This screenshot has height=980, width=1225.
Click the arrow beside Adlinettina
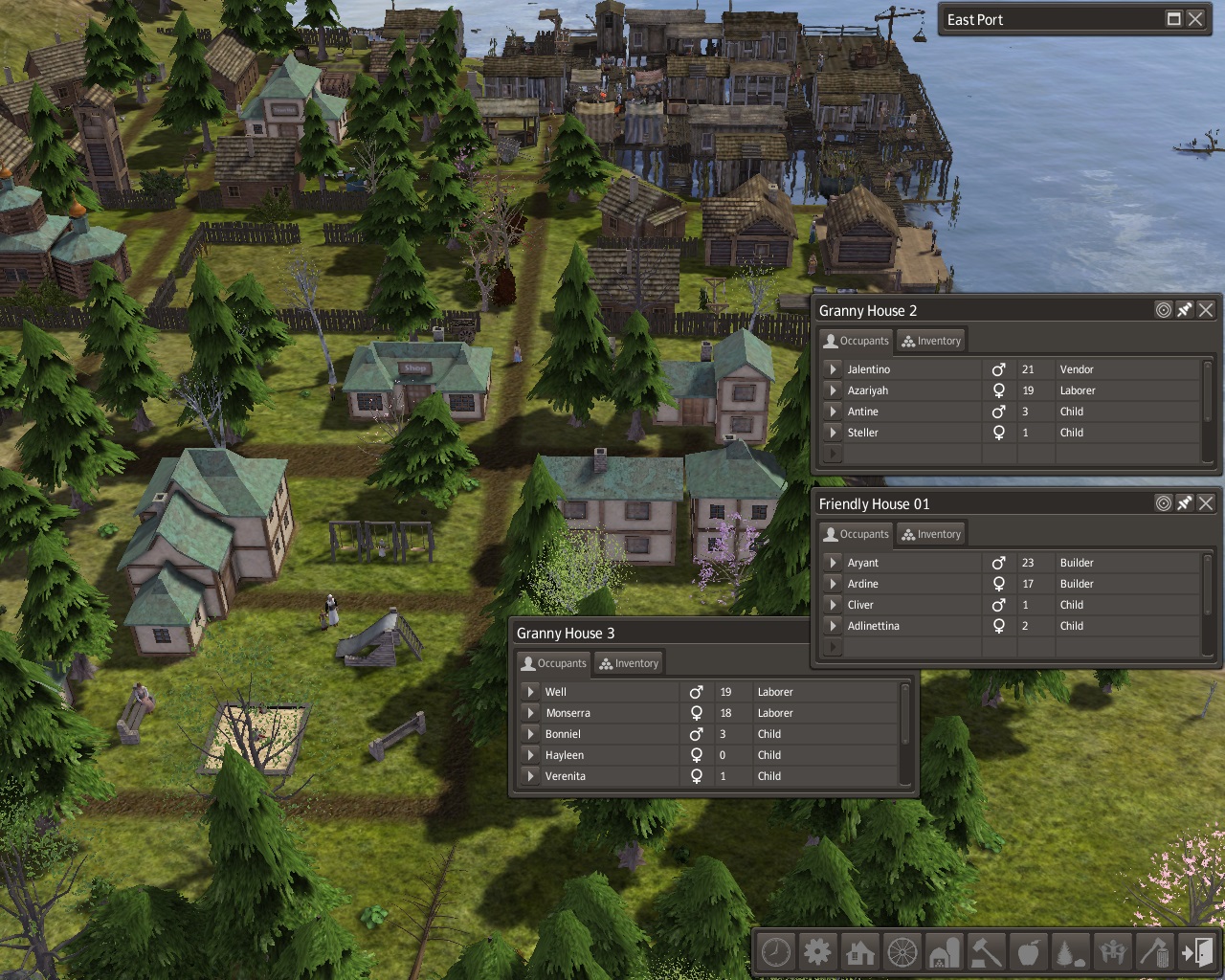[833, 626]
